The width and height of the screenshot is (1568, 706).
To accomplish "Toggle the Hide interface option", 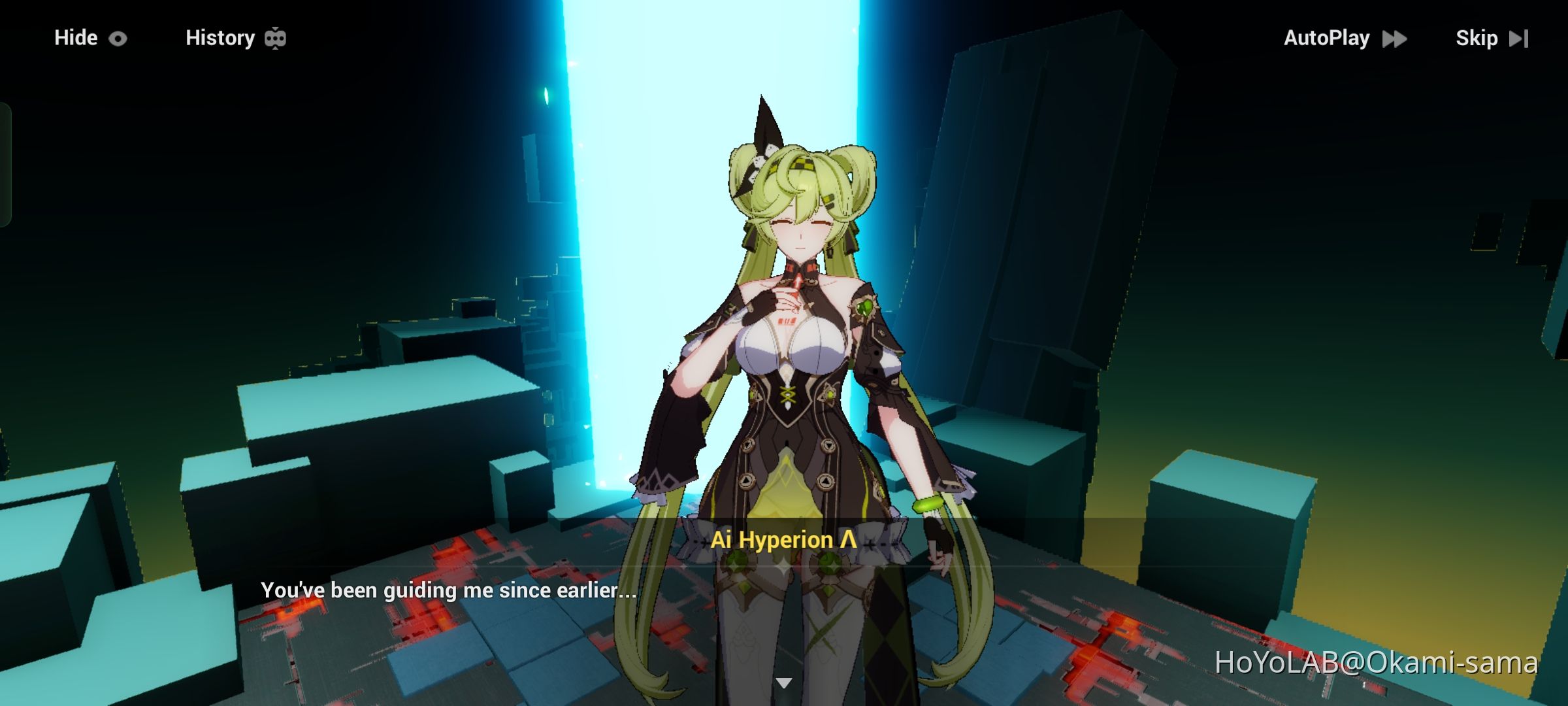I will coord(75,38).
